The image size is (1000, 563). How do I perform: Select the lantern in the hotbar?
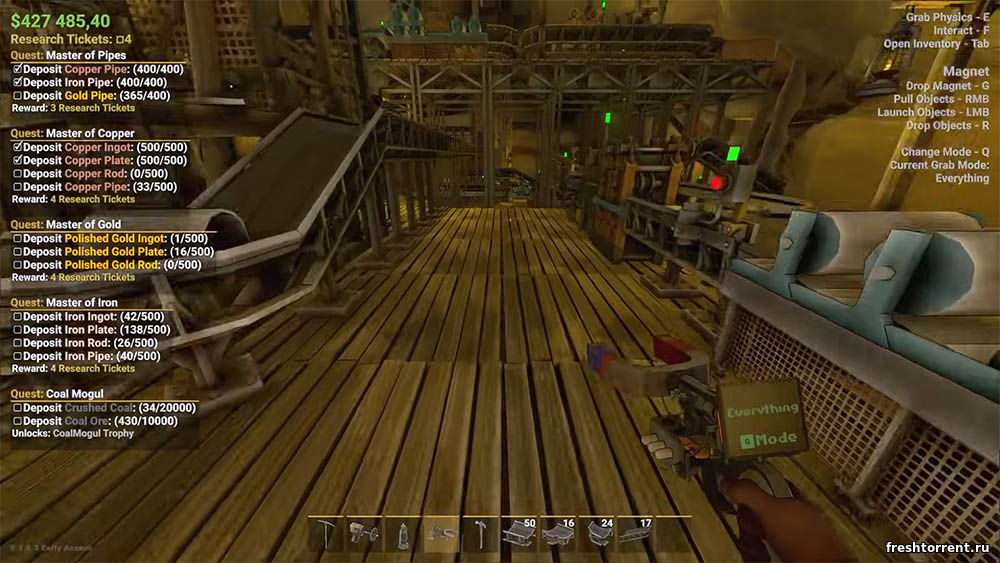click(401, 534)
